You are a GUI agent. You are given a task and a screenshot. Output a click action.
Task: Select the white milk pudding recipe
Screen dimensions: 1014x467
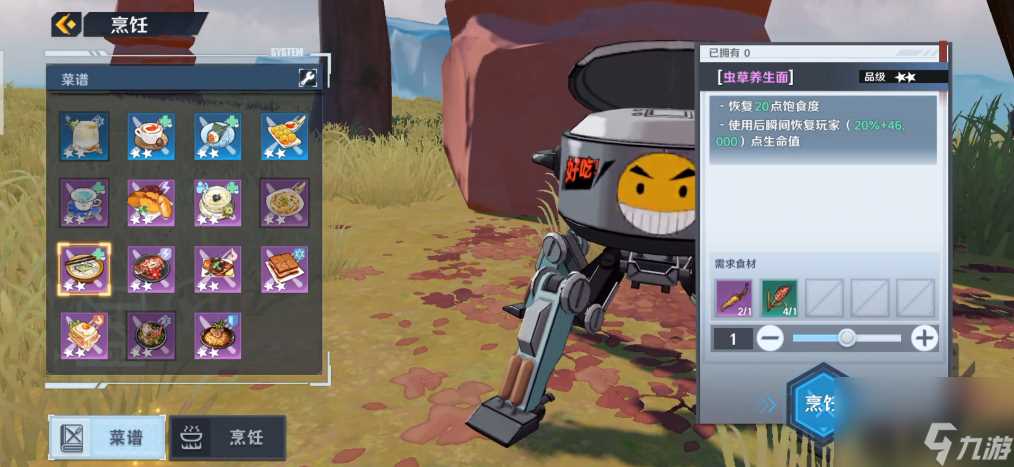click(218, 202)
